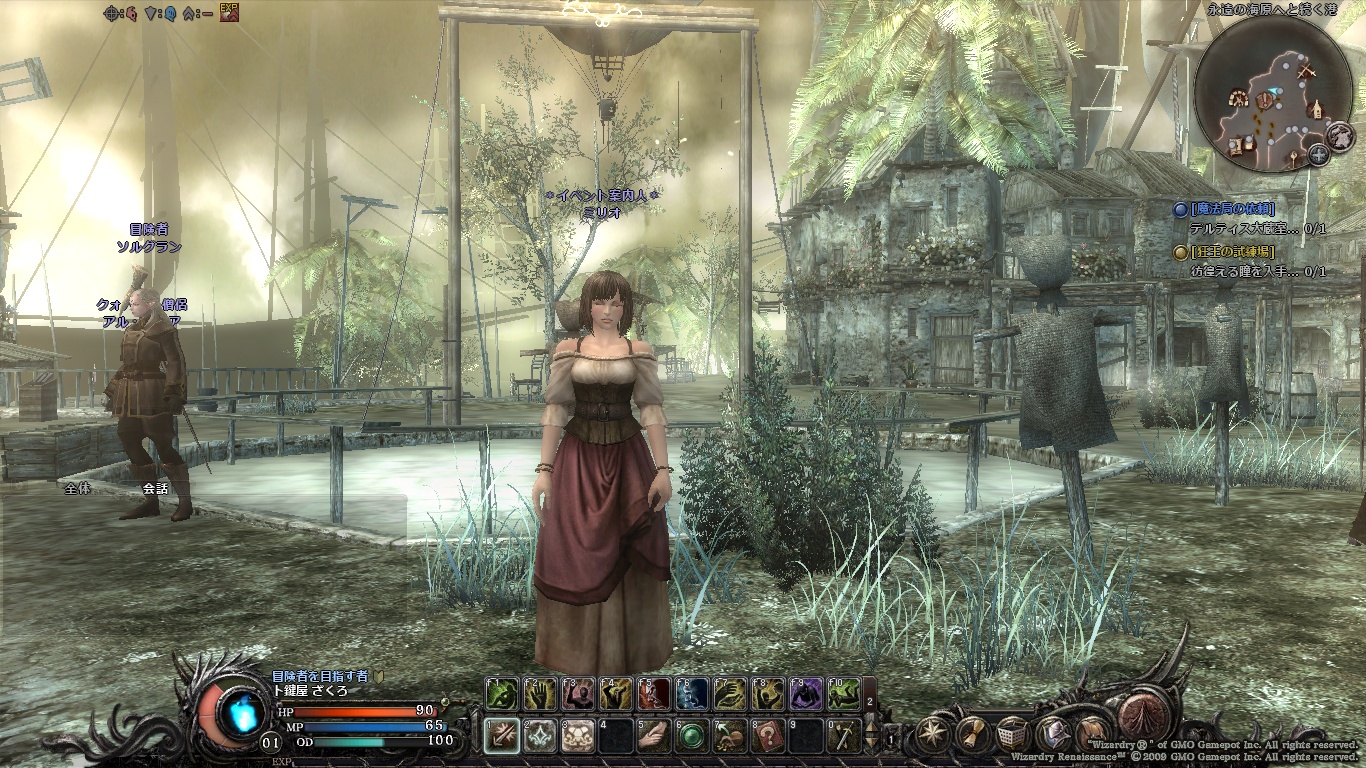This screenshot has width=1366, height=768.
Task: Use the blue crest skill in slot 2
Action: pyautogui.click(x=540, y=736)
